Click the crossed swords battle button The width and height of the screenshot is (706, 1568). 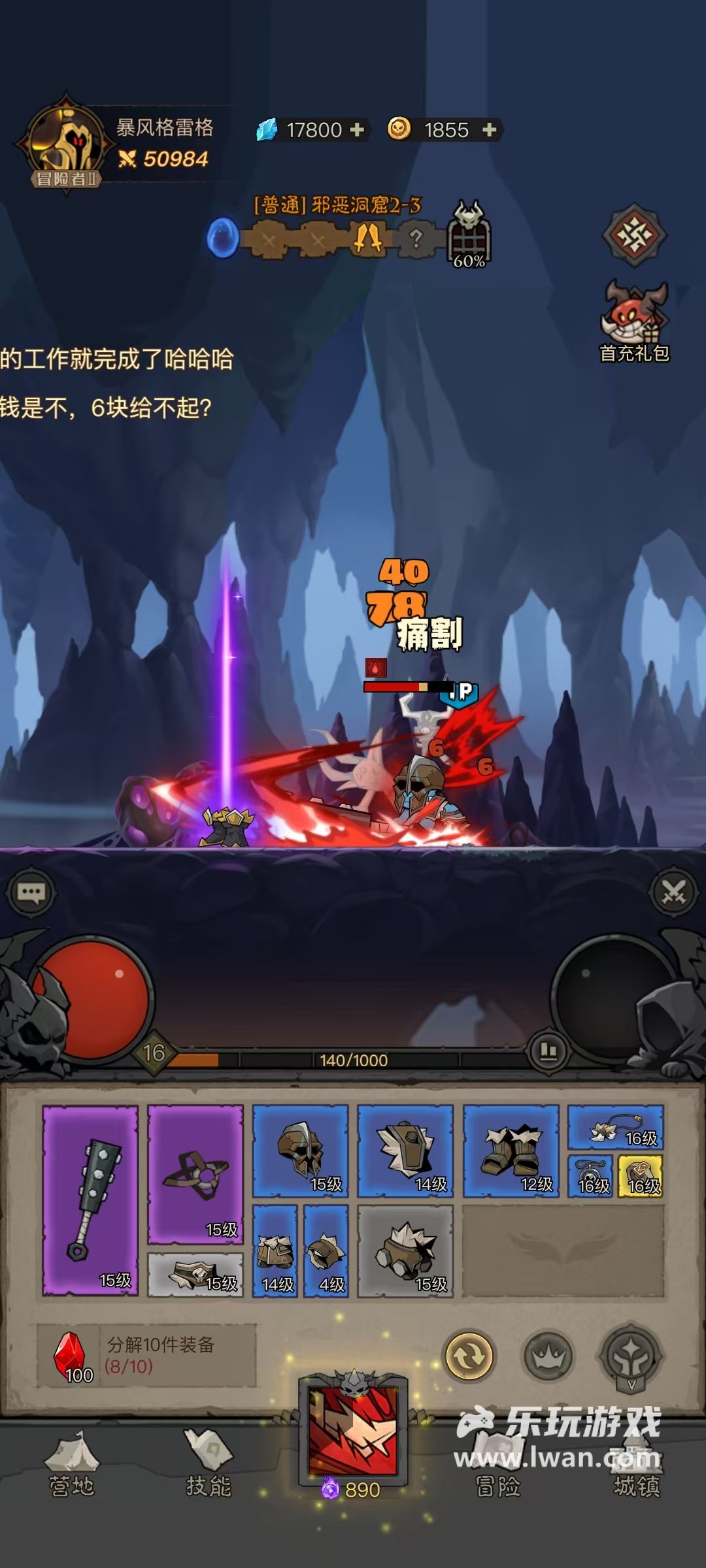pos(673,892)
